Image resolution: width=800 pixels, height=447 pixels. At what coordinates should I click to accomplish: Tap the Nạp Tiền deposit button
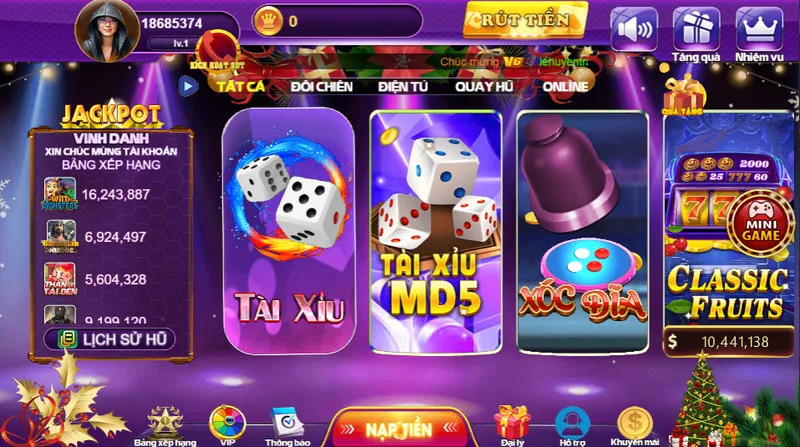pyautogui.click(x=398, y=427)
